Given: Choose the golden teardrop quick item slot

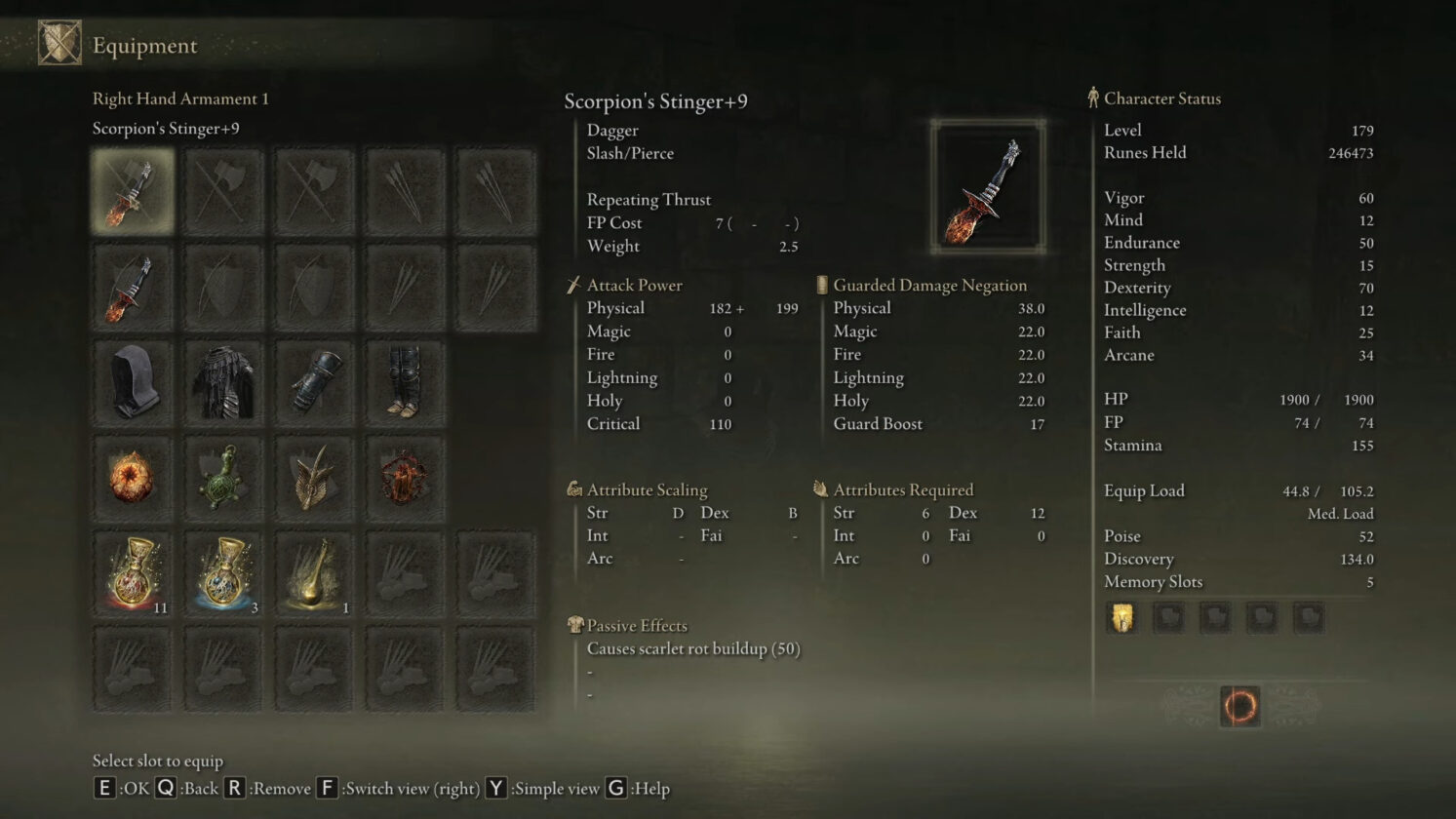Looking at the screenshot, I should pyautogui.click(x=314, y=574).
